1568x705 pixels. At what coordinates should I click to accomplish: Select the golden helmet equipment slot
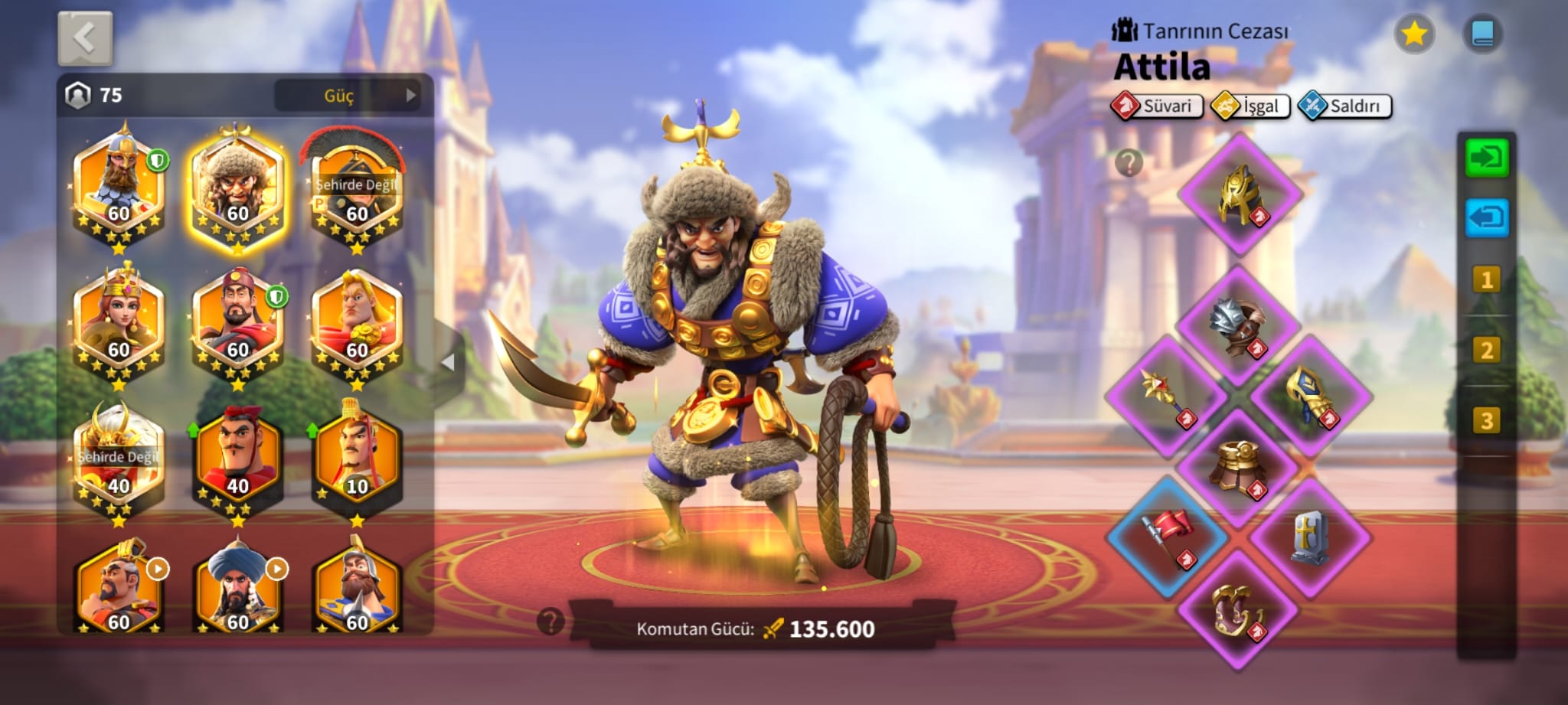point(1240,194)
